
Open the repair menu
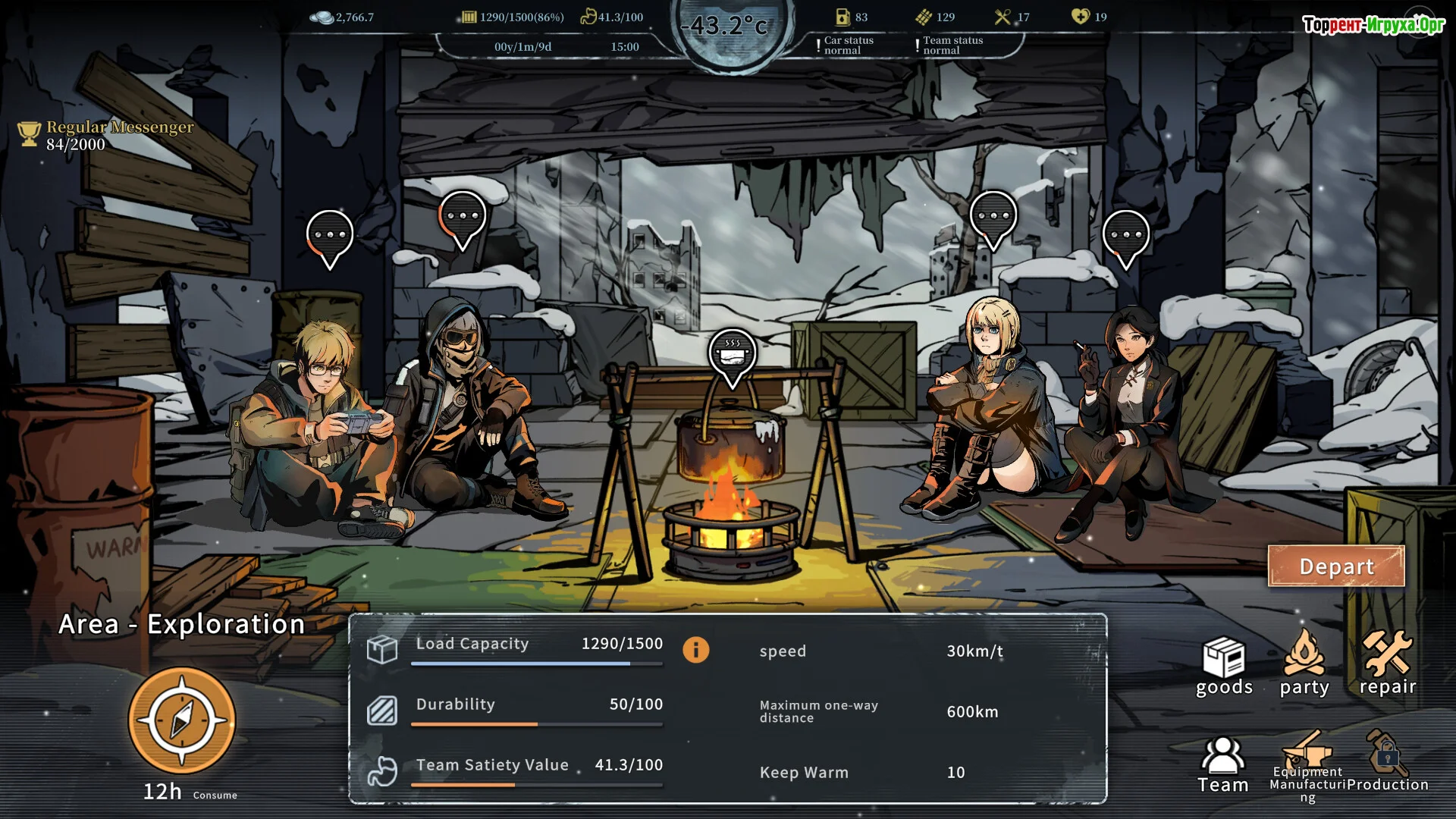tap(1387, 663)
